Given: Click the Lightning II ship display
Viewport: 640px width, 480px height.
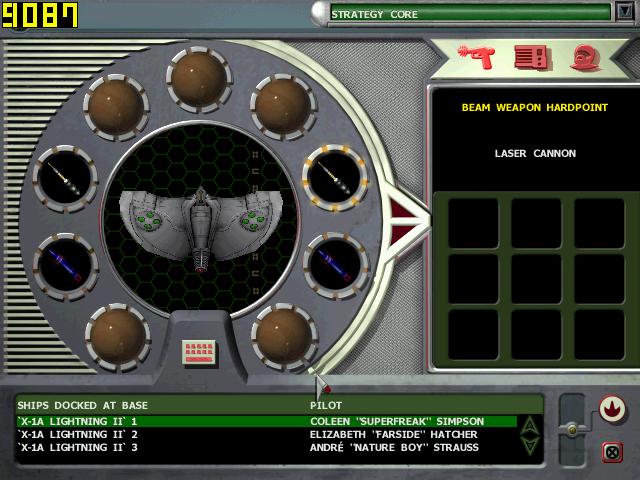Looking at the screenshot, I should (x=201, y=219).
